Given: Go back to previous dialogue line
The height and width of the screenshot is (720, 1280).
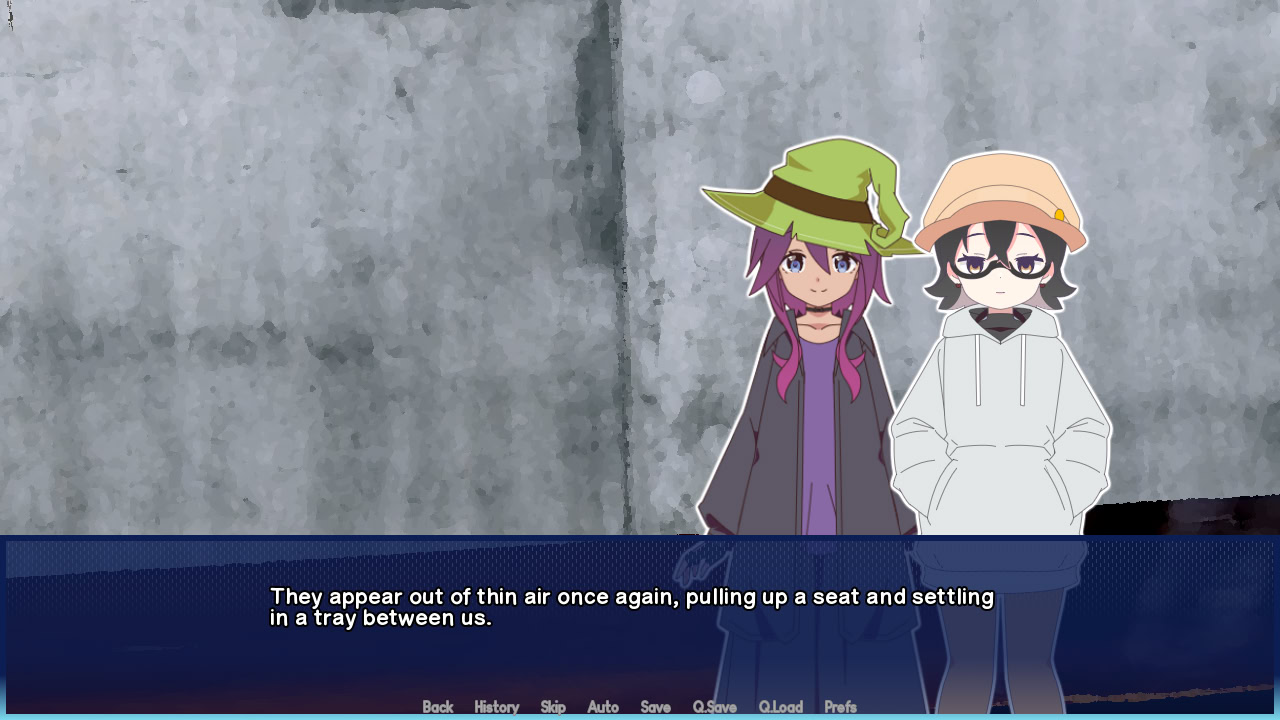Looking at the screenshot, I should point(438,707).
